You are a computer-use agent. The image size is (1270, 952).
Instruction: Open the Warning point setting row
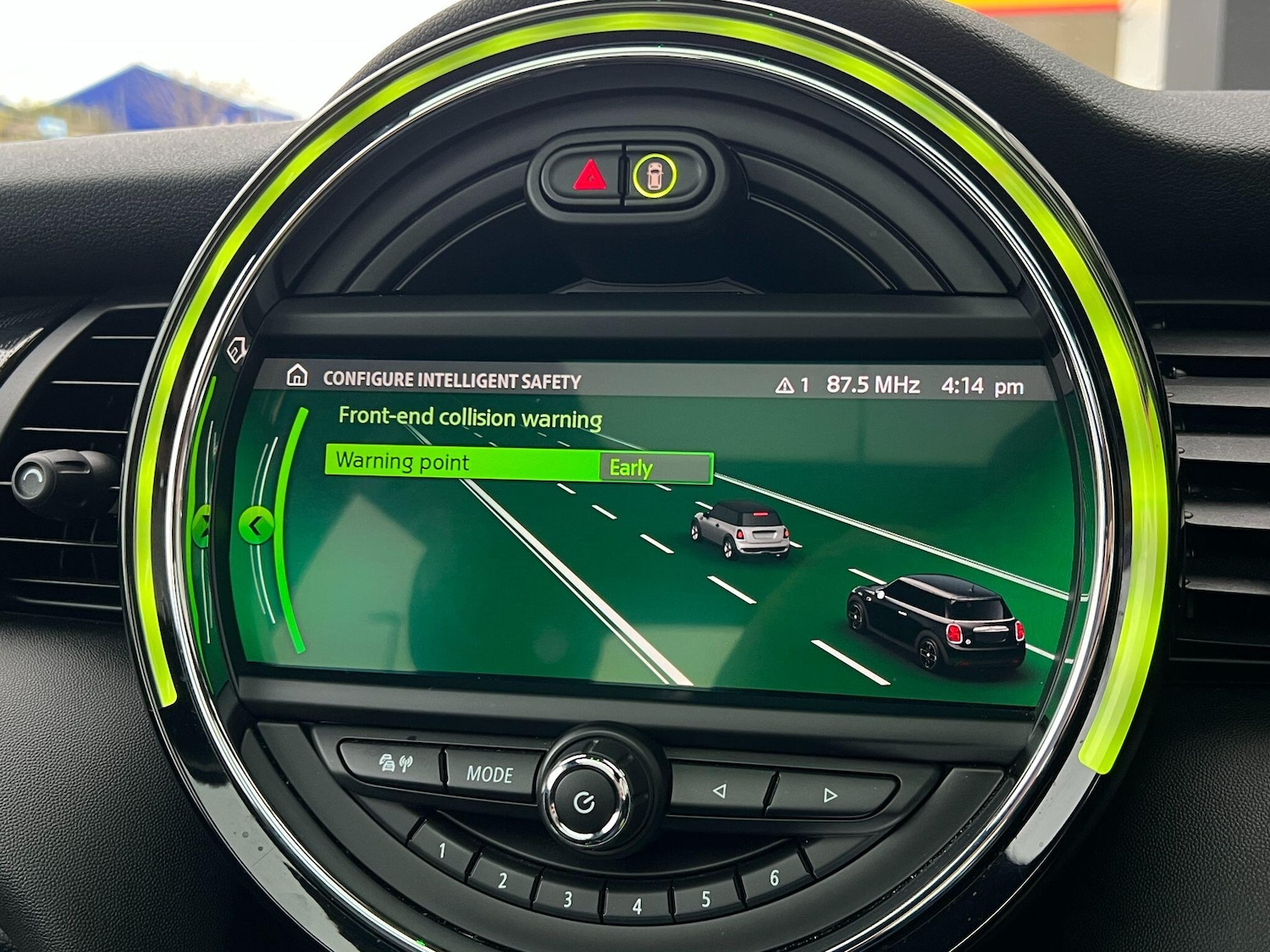[x=461, y=463]
